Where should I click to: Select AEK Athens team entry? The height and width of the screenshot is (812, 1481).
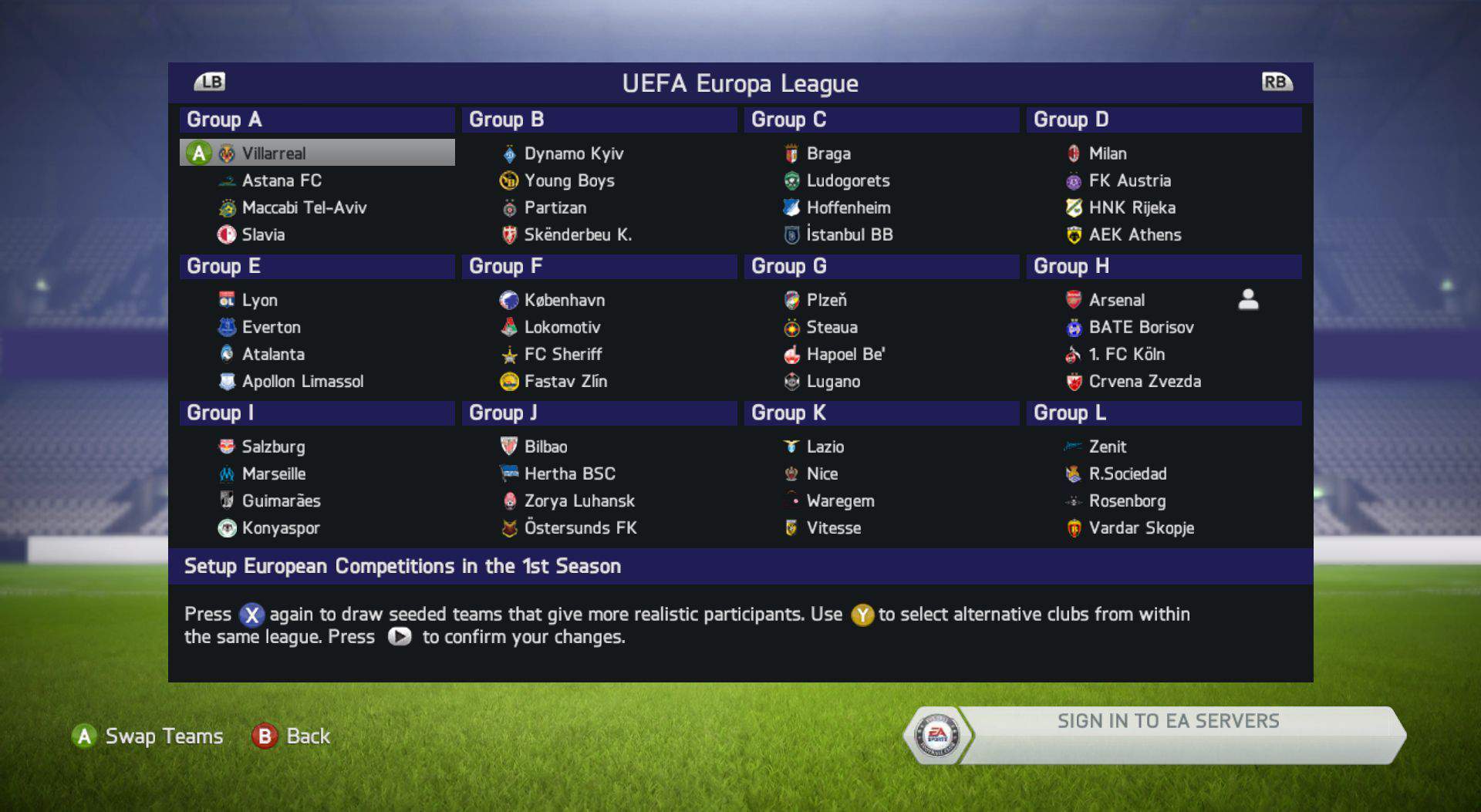[1134, 234]
